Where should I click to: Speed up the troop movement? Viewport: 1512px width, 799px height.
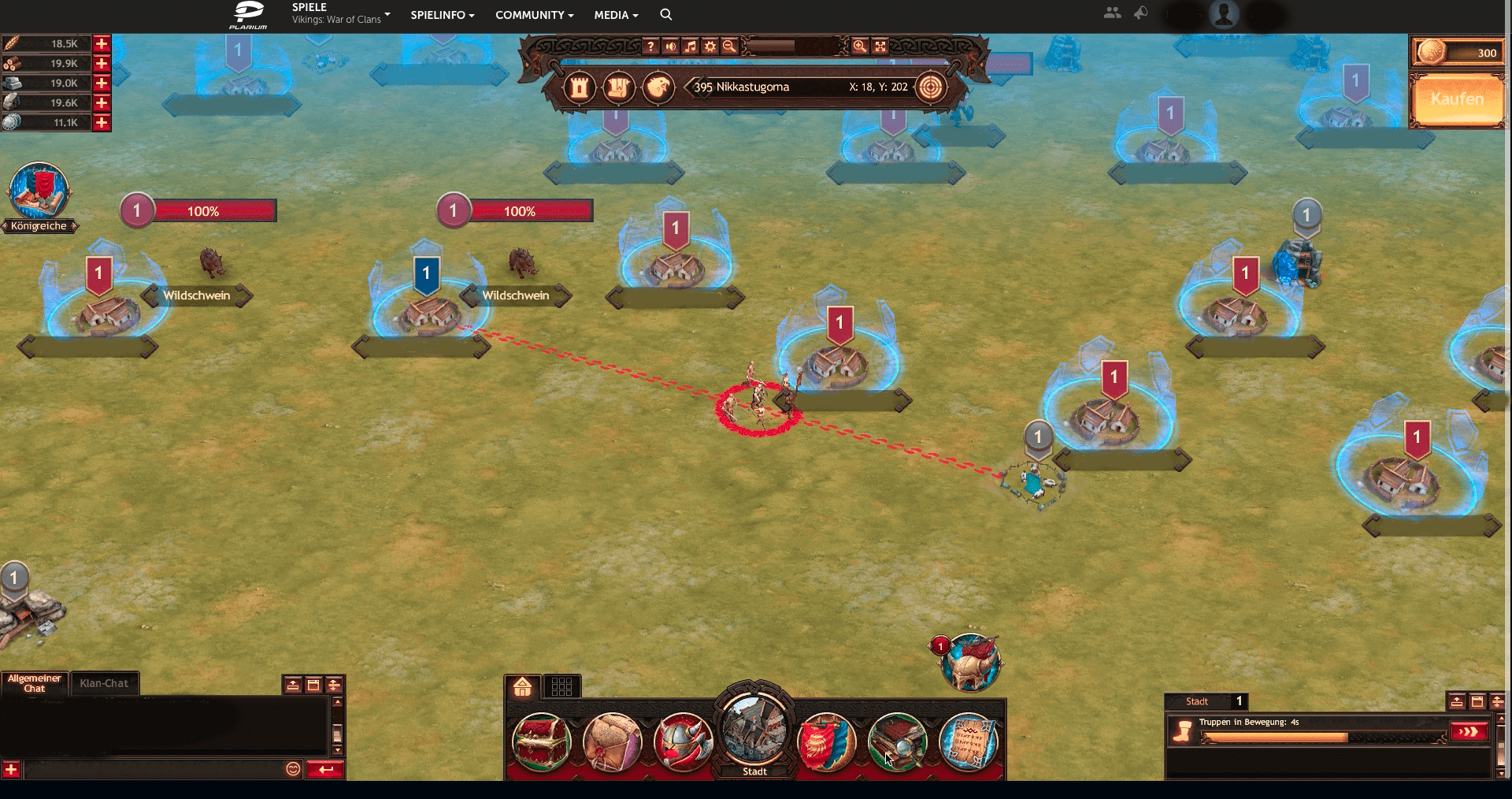[x=1469, y=732]
